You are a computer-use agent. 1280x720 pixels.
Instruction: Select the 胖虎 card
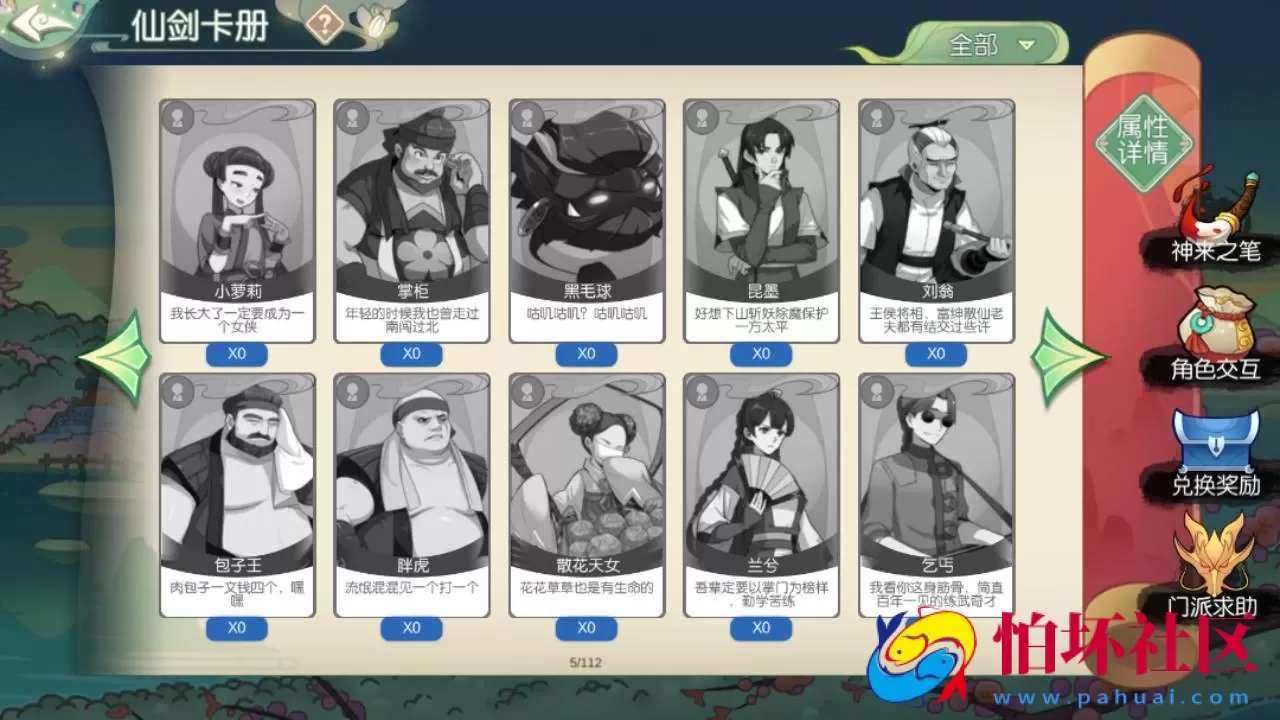(412, 495)
